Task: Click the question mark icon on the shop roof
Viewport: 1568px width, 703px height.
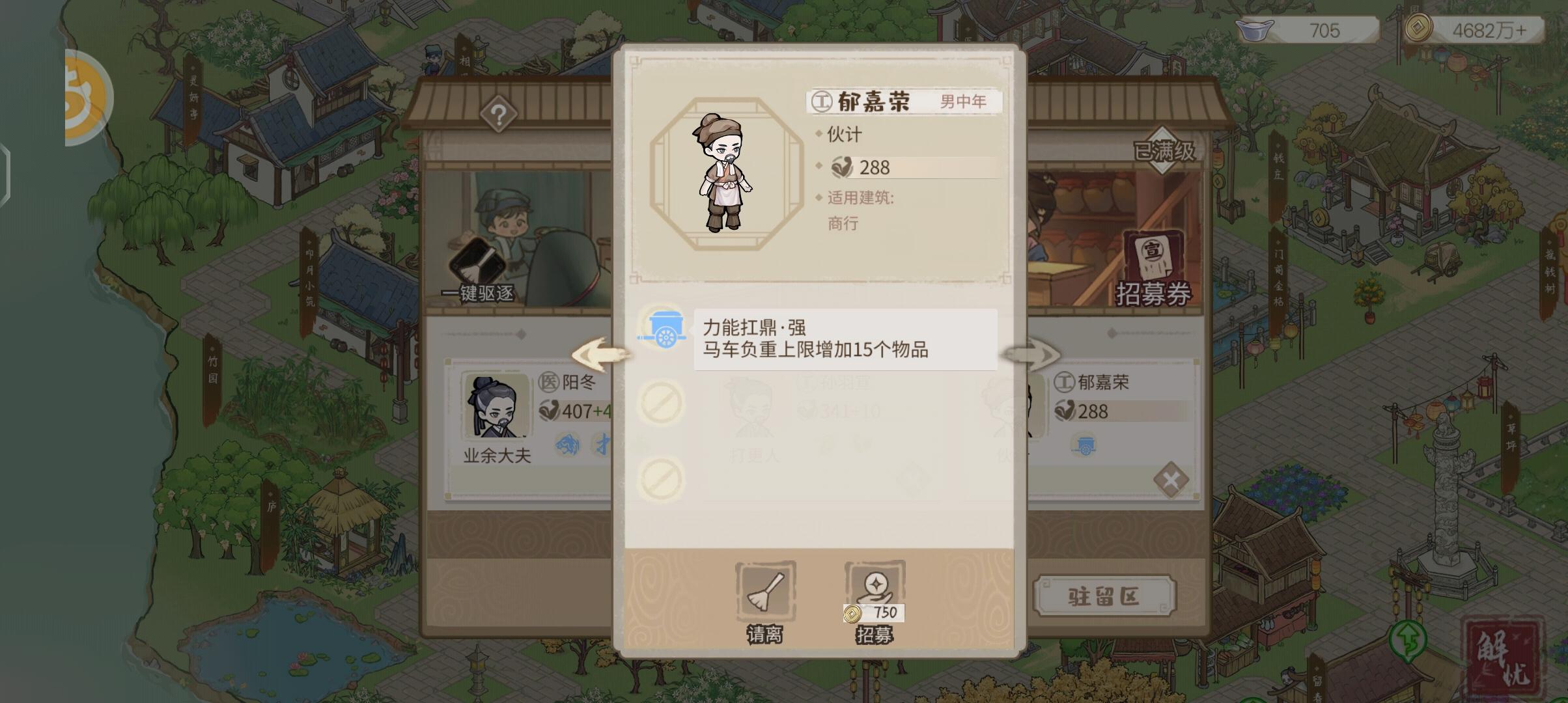Action: (x=499, y=115)
